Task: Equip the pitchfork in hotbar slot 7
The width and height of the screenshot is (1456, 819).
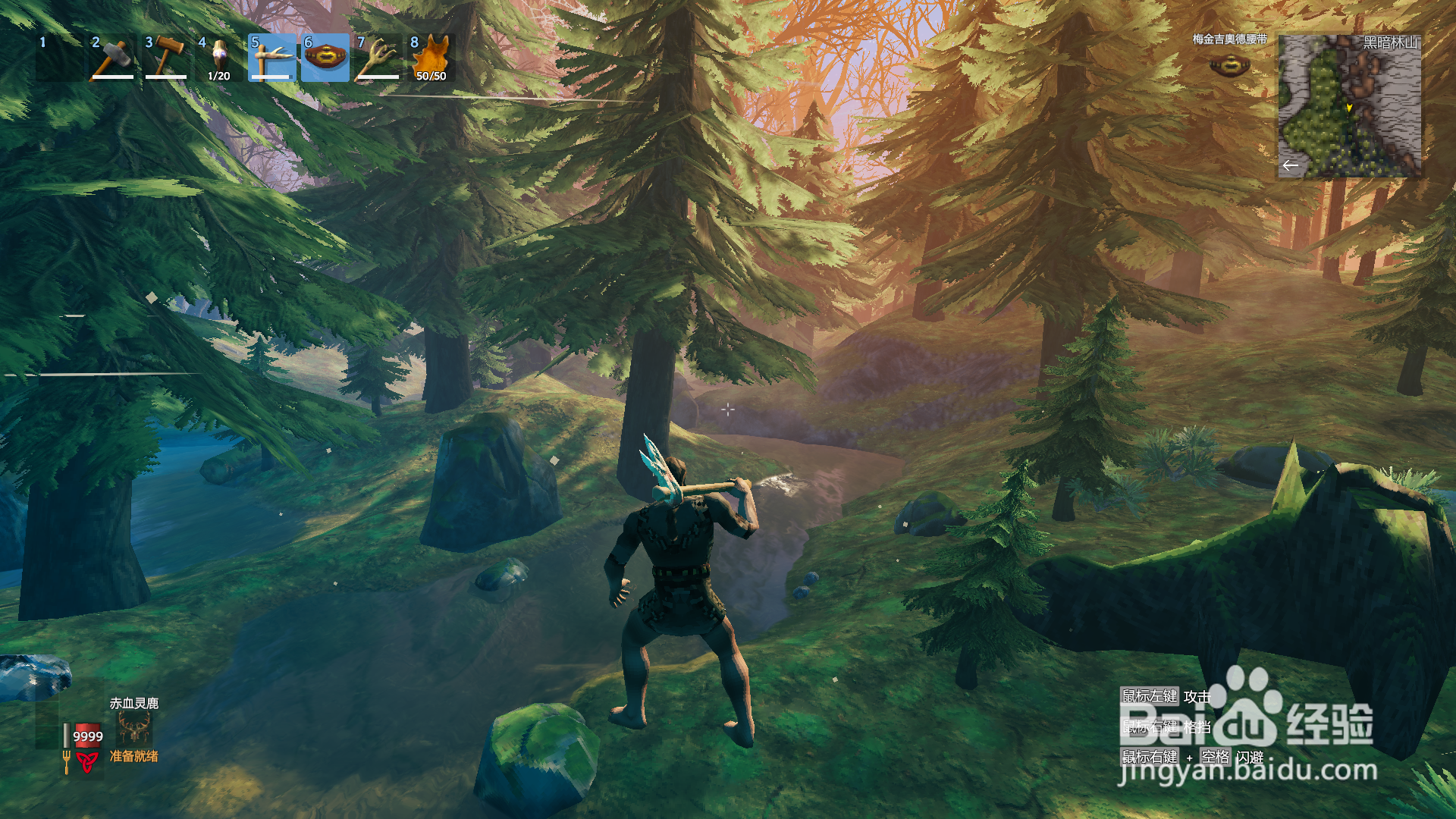Action: (378, 57)
